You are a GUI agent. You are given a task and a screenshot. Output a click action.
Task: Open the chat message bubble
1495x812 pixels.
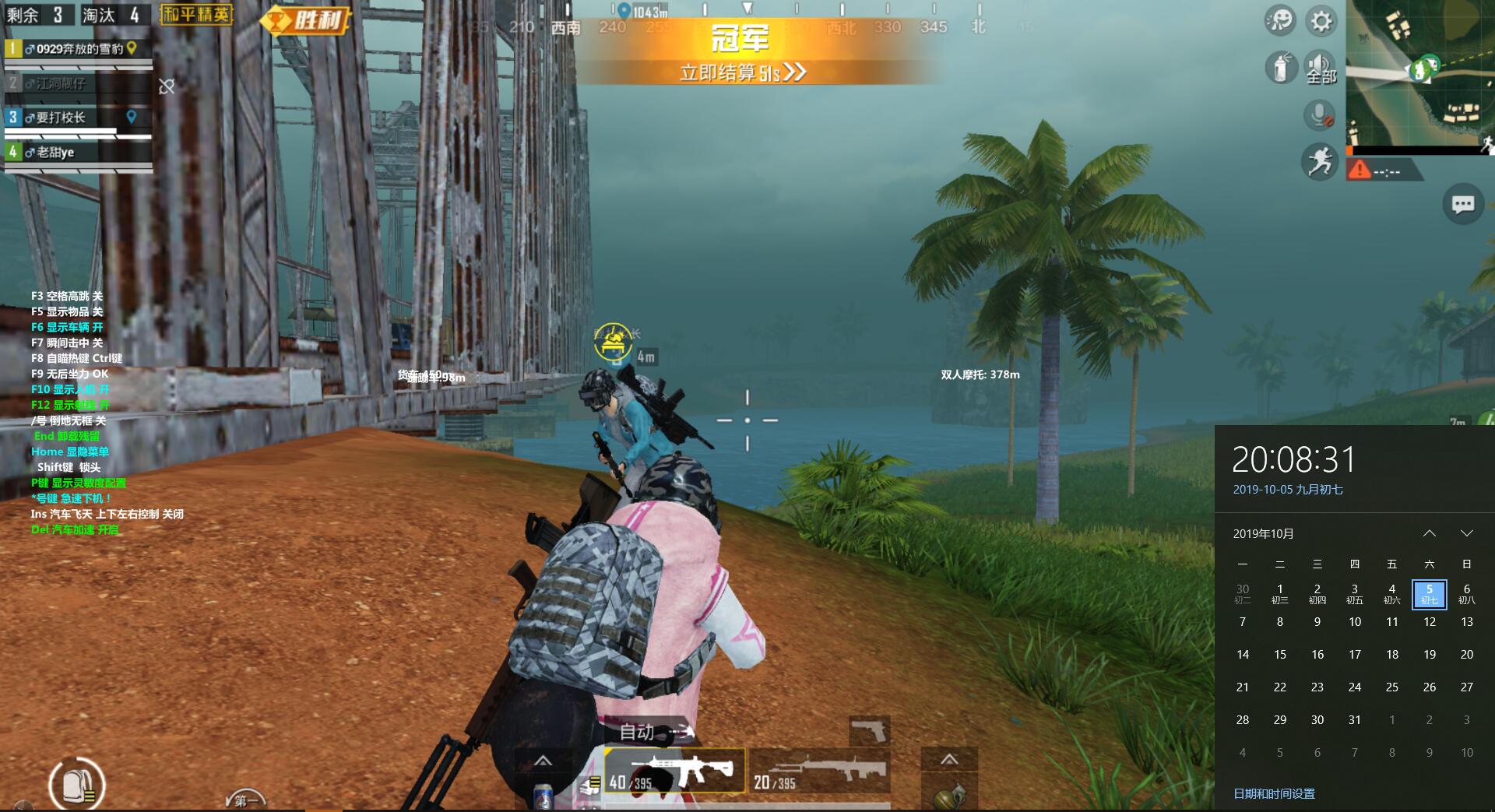coord(1462,205)
